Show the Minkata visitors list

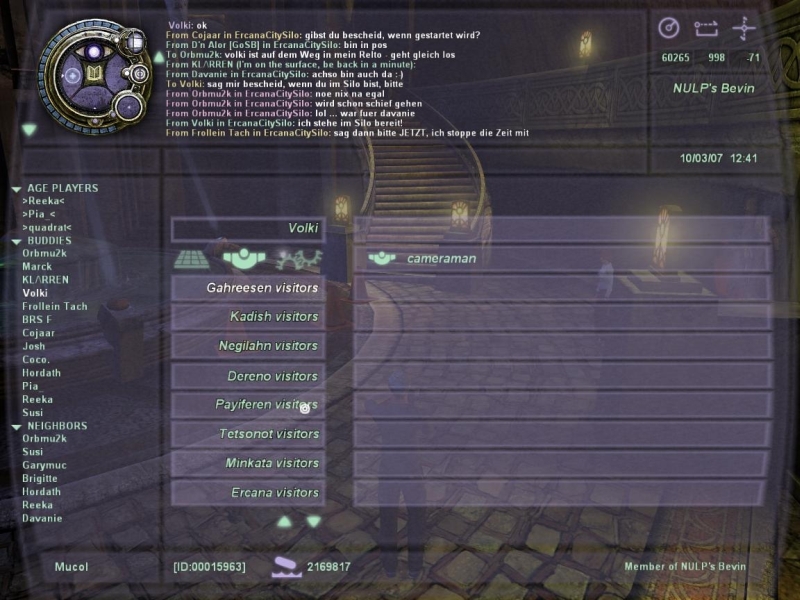pyautogui.click(x=270, y=463)
